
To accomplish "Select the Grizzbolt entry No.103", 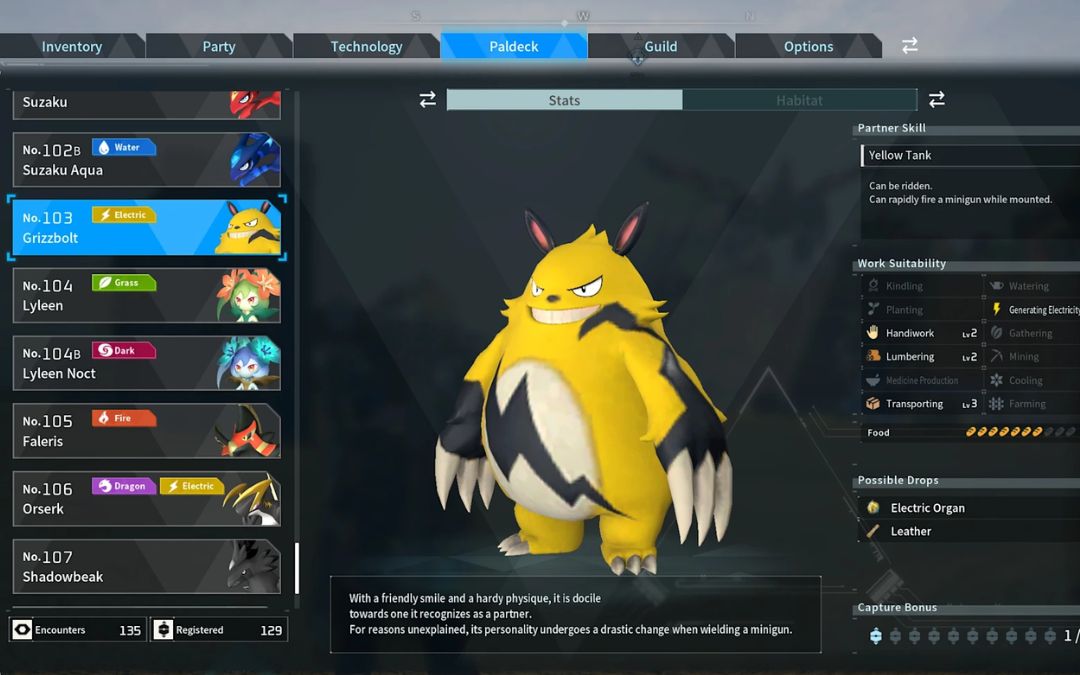I will pos(146,227).
